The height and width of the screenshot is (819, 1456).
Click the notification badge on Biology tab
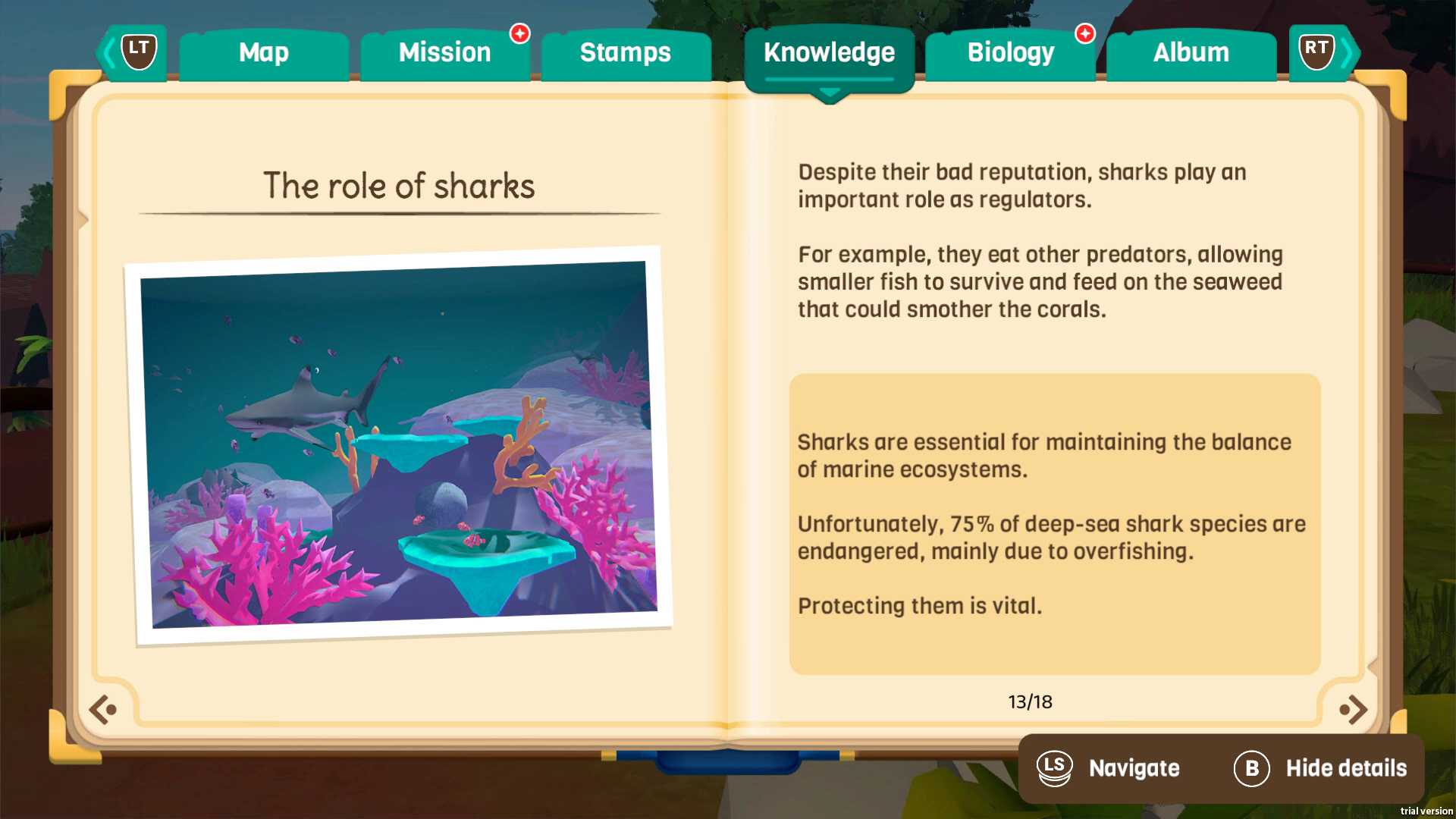pyautogui.click(x=1084, y=33)
